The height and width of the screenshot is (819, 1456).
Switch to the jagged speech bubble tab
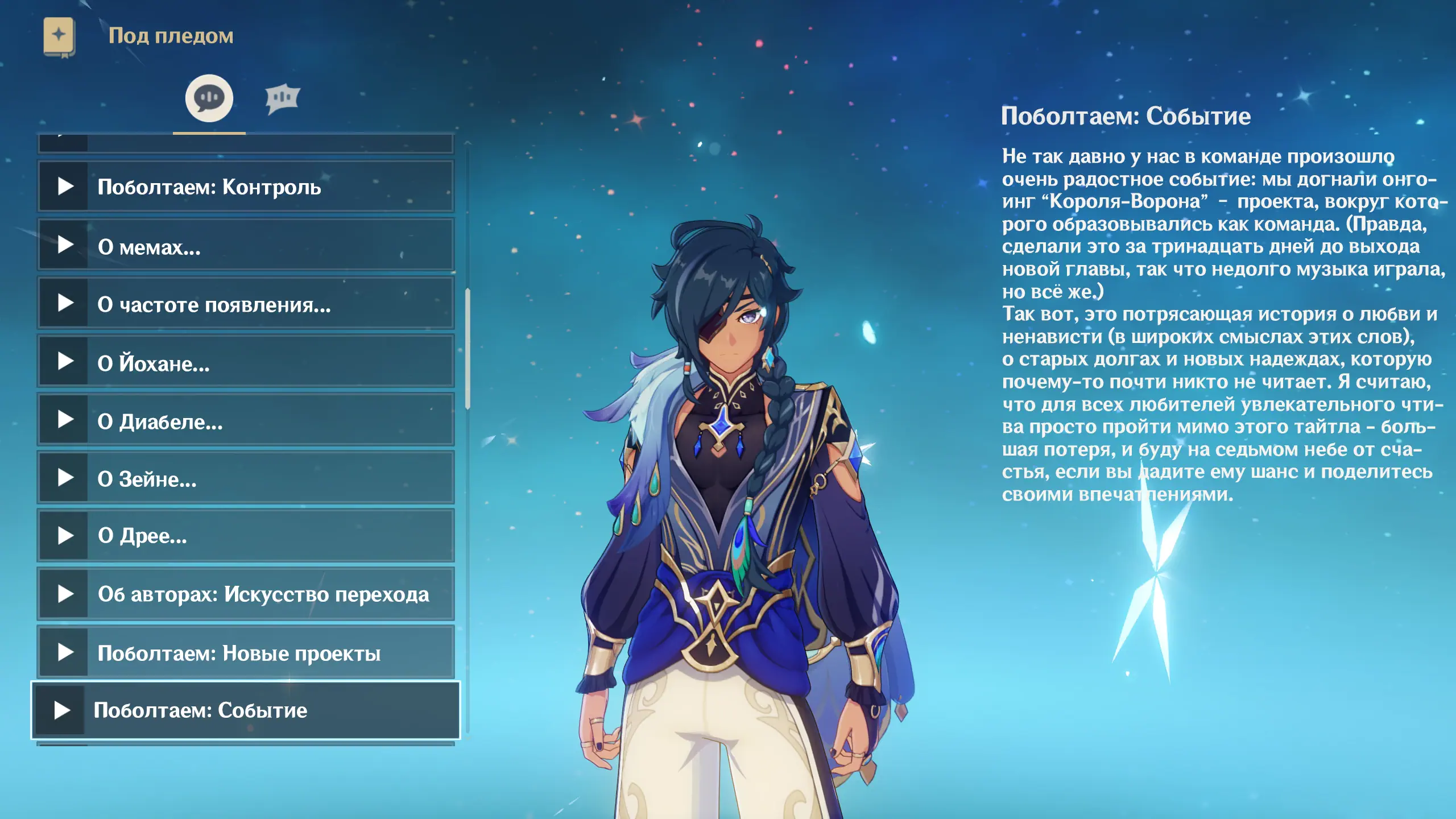tap(282, 99)
